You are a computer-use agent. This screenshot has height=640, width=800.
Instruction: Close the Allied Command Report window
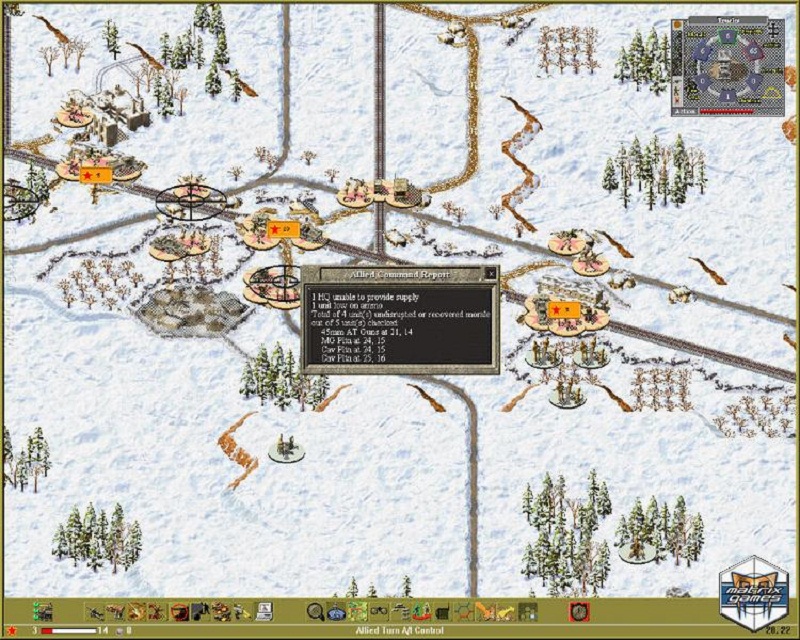(490, 273)
